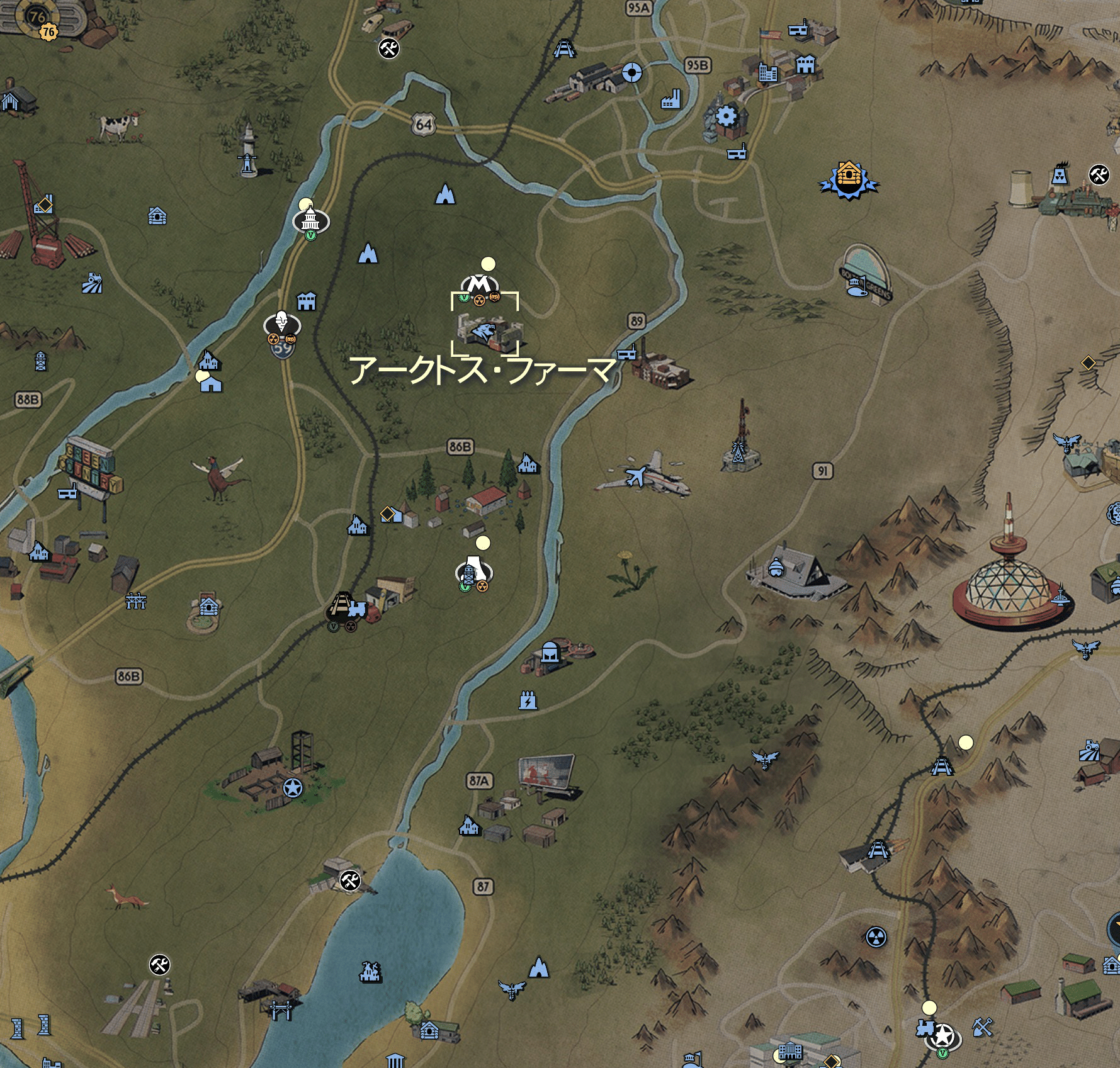The width and height of the screenshot is (1120, 1068).
Task: Select the oil derrick tower icon
Action: 40,361
